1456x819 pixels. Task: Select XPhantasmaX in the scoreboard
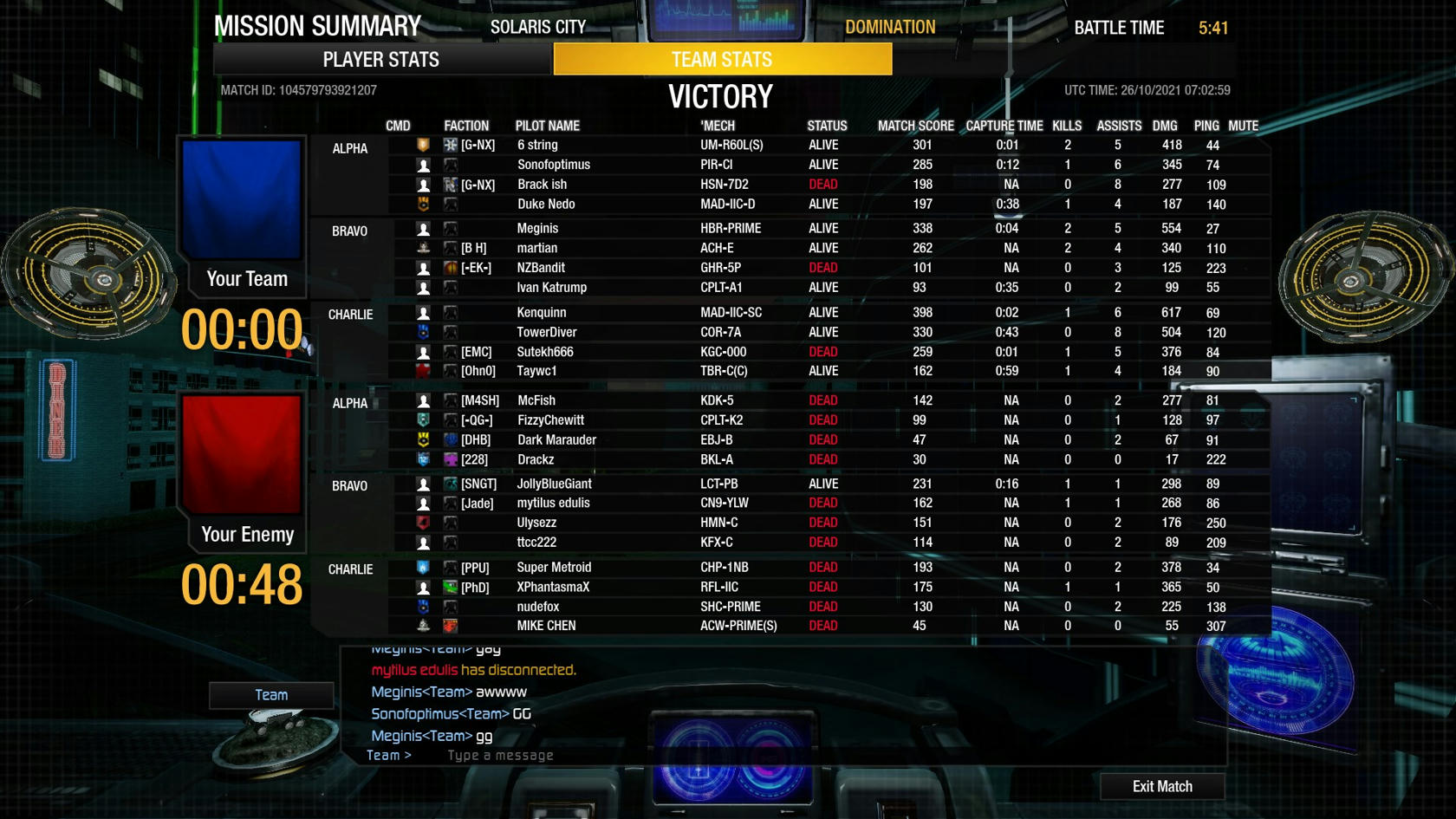[553, 588]
